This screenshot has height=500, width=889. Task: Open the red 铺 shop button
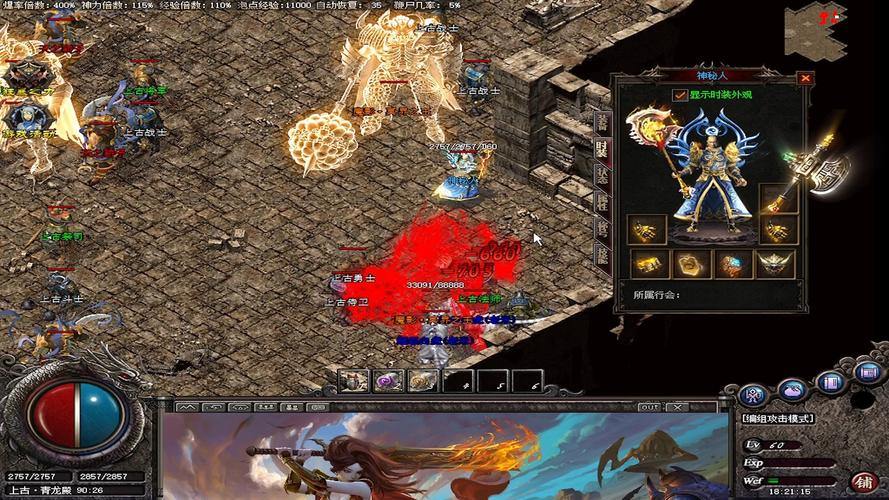[x=861, y=478]
